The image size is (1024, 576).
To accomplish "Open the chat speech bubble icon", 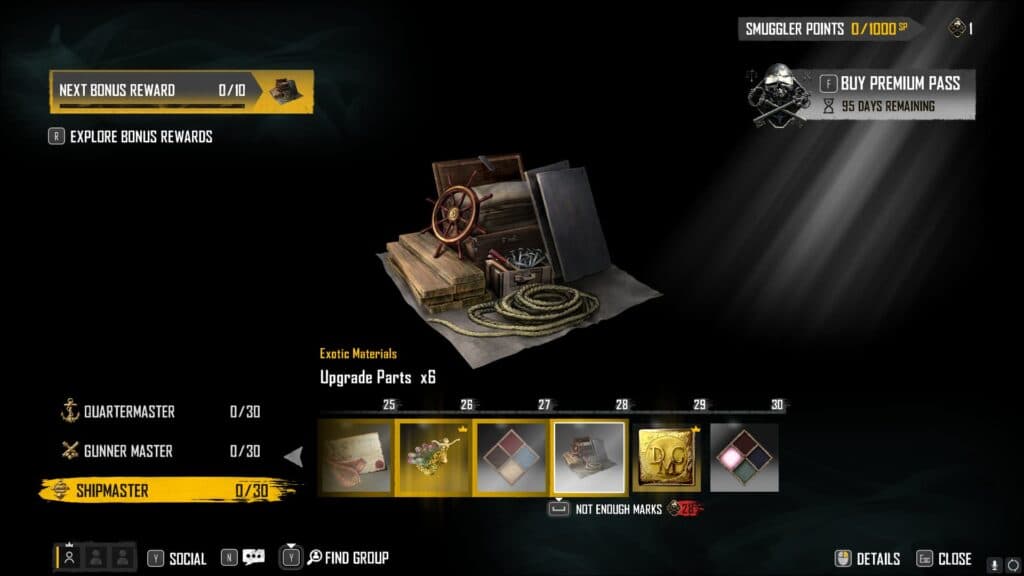I will 253,558.
